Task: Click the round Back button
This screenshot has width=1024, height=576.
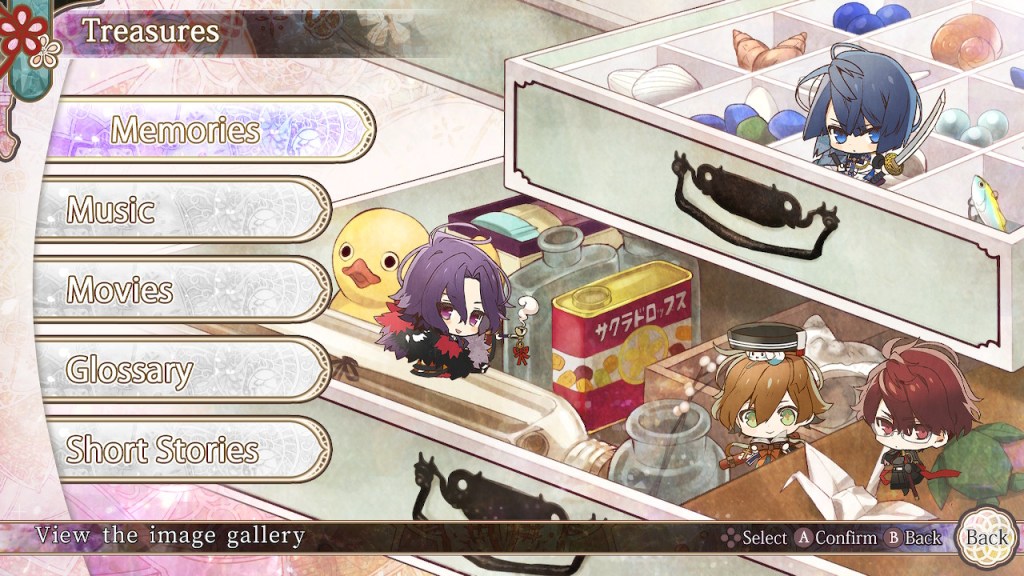Action: [985, 537]
